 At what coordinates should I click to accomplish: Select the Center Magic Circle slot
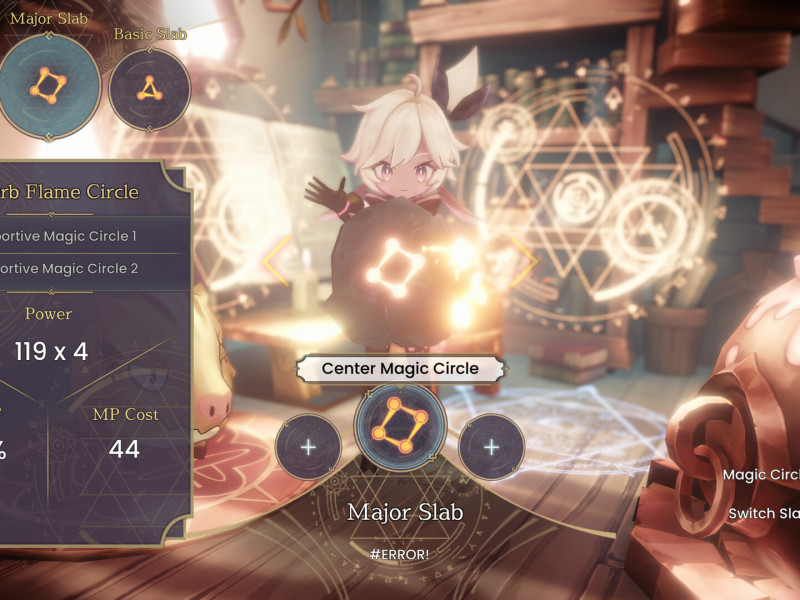(400, 426)
